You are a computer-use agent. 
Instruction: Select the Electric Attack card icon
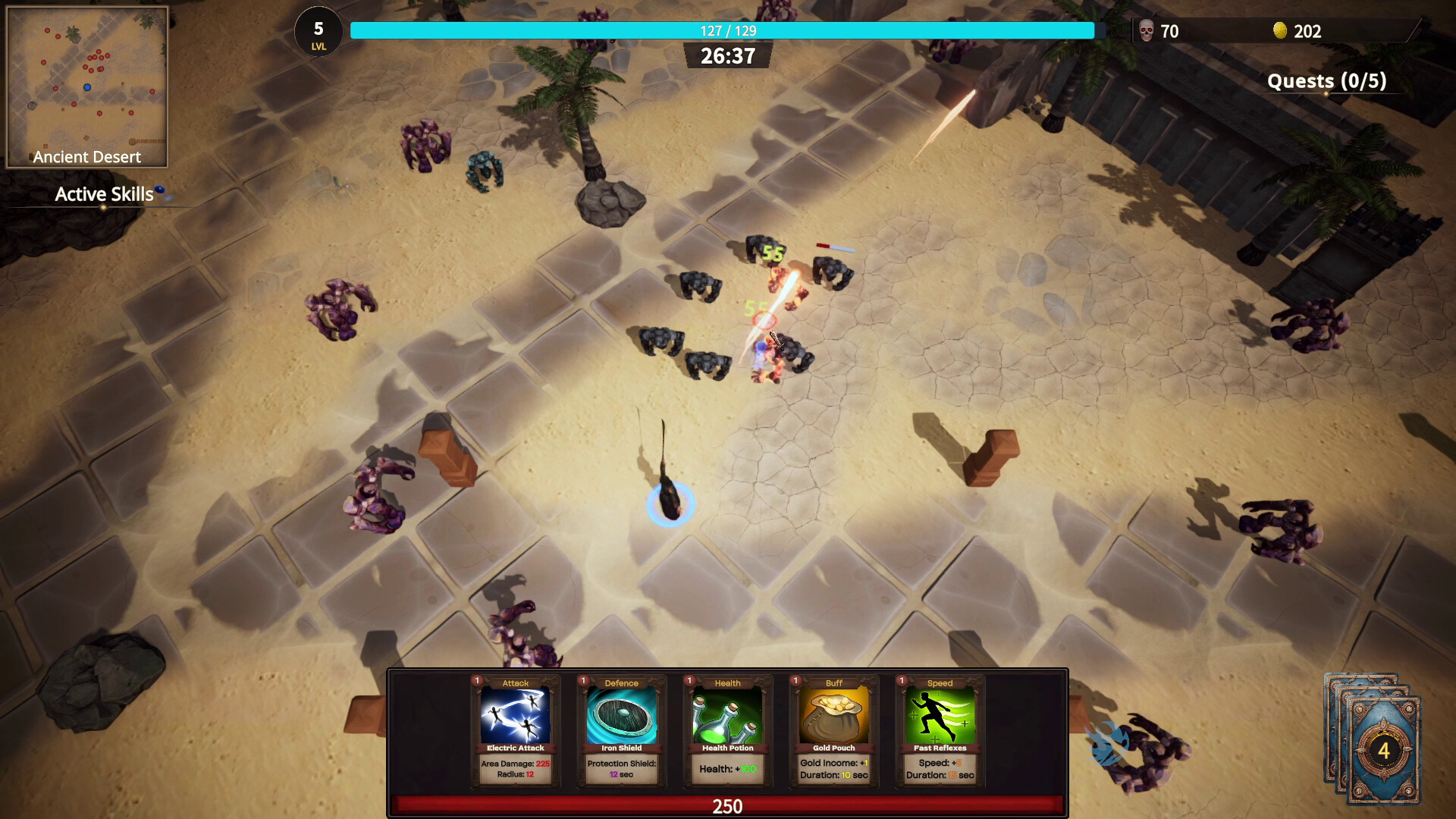tap(514, 717)
